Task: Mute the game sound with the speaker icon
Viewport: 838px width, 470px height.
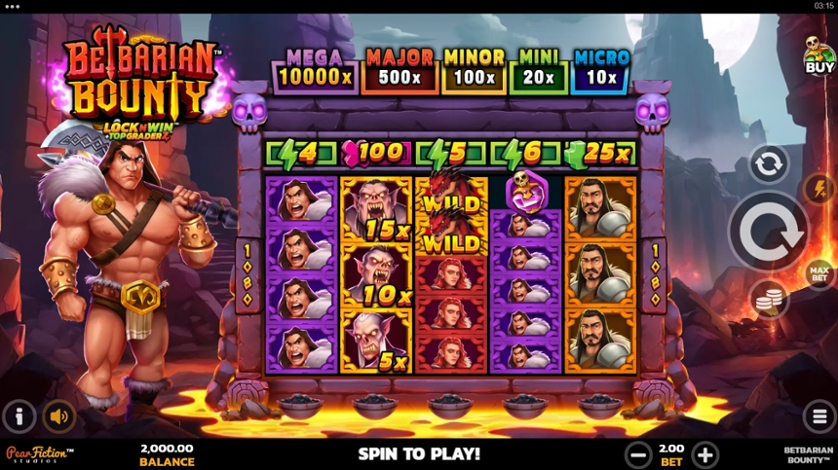Action: [60, 416]
